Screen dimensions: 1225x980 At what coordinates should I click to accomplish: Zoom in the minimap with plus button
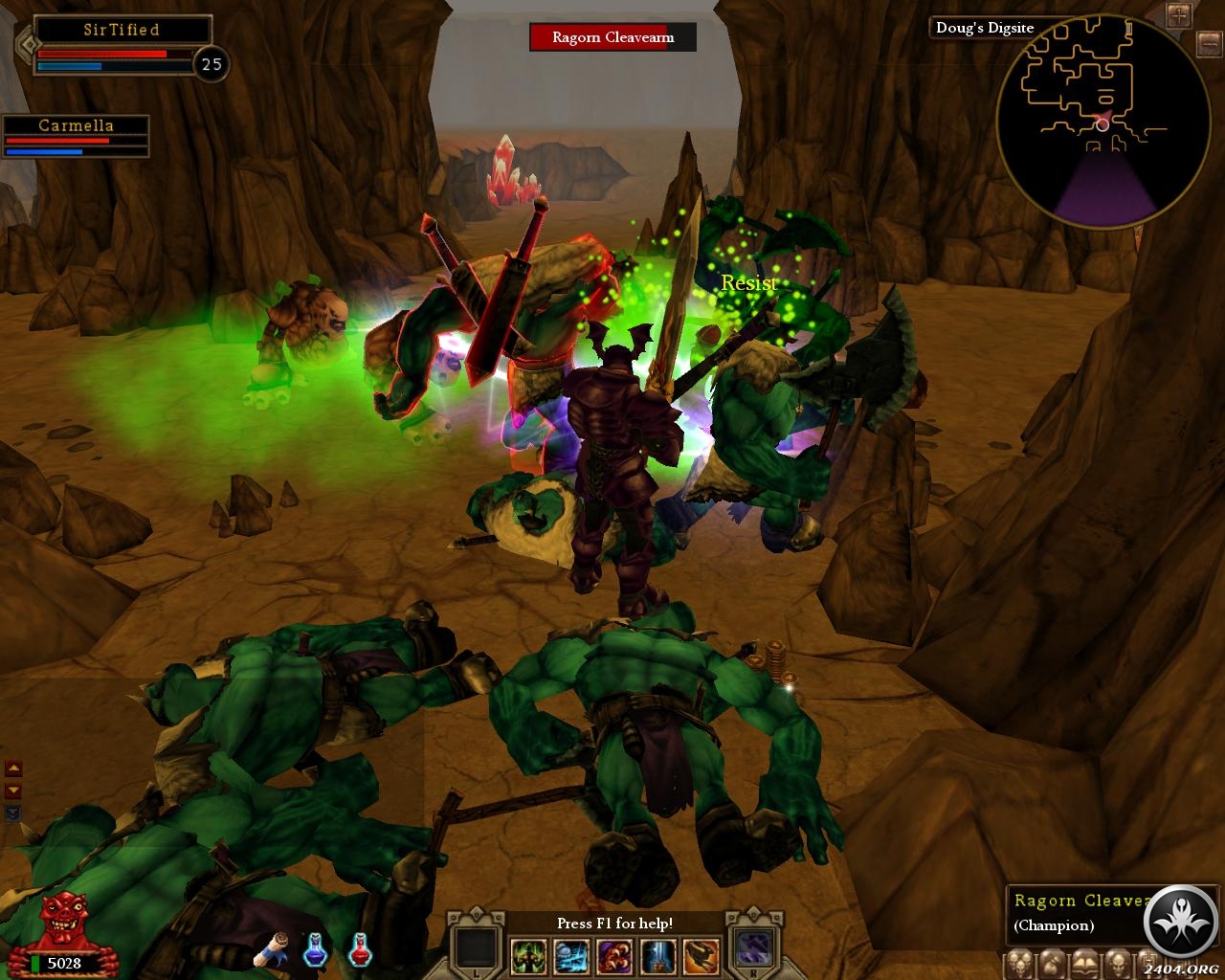coord(1178,14)
